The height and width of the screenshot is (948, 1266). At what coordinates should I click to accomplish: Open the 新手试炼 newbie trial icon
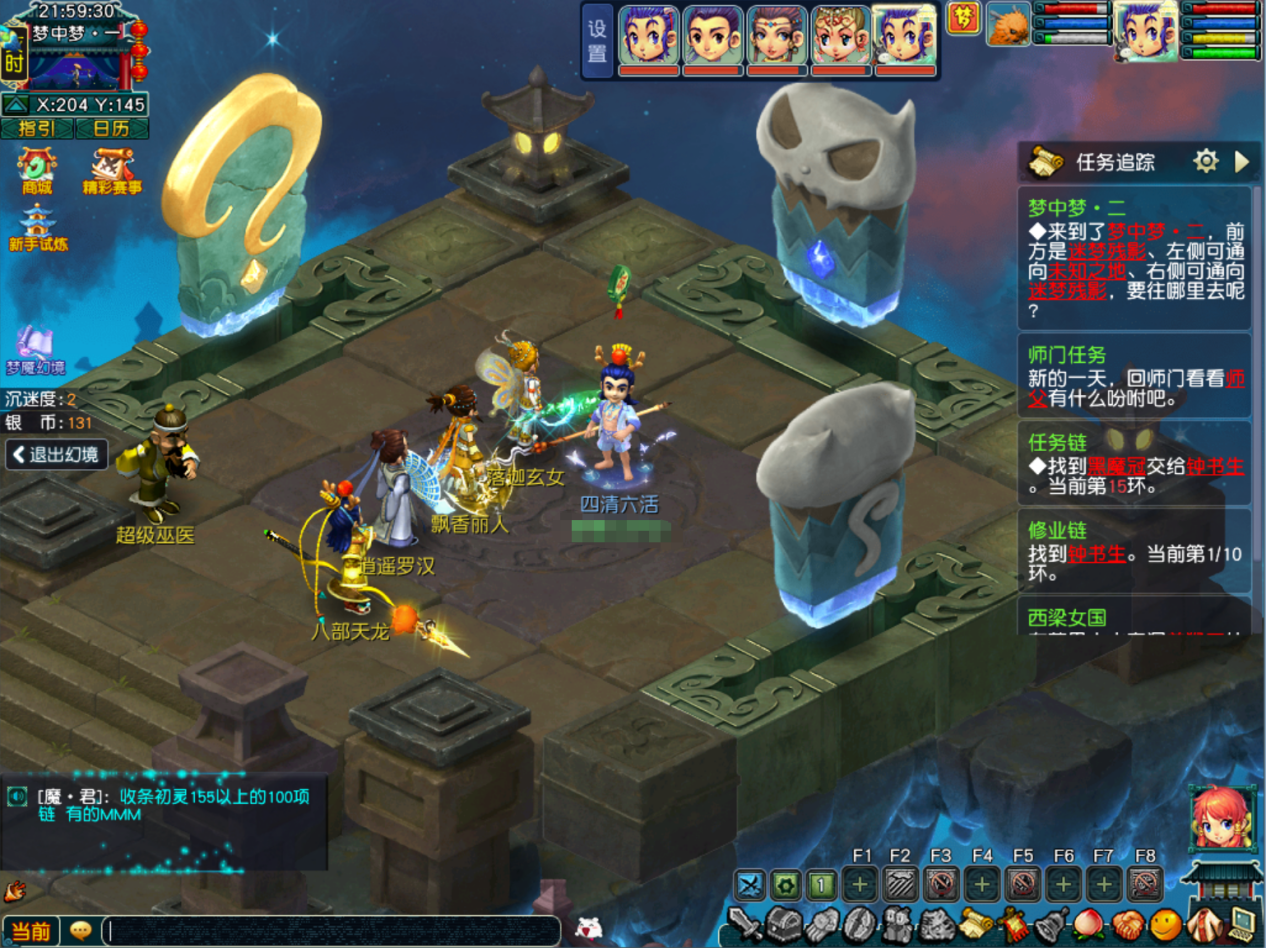tap(38, 228)
